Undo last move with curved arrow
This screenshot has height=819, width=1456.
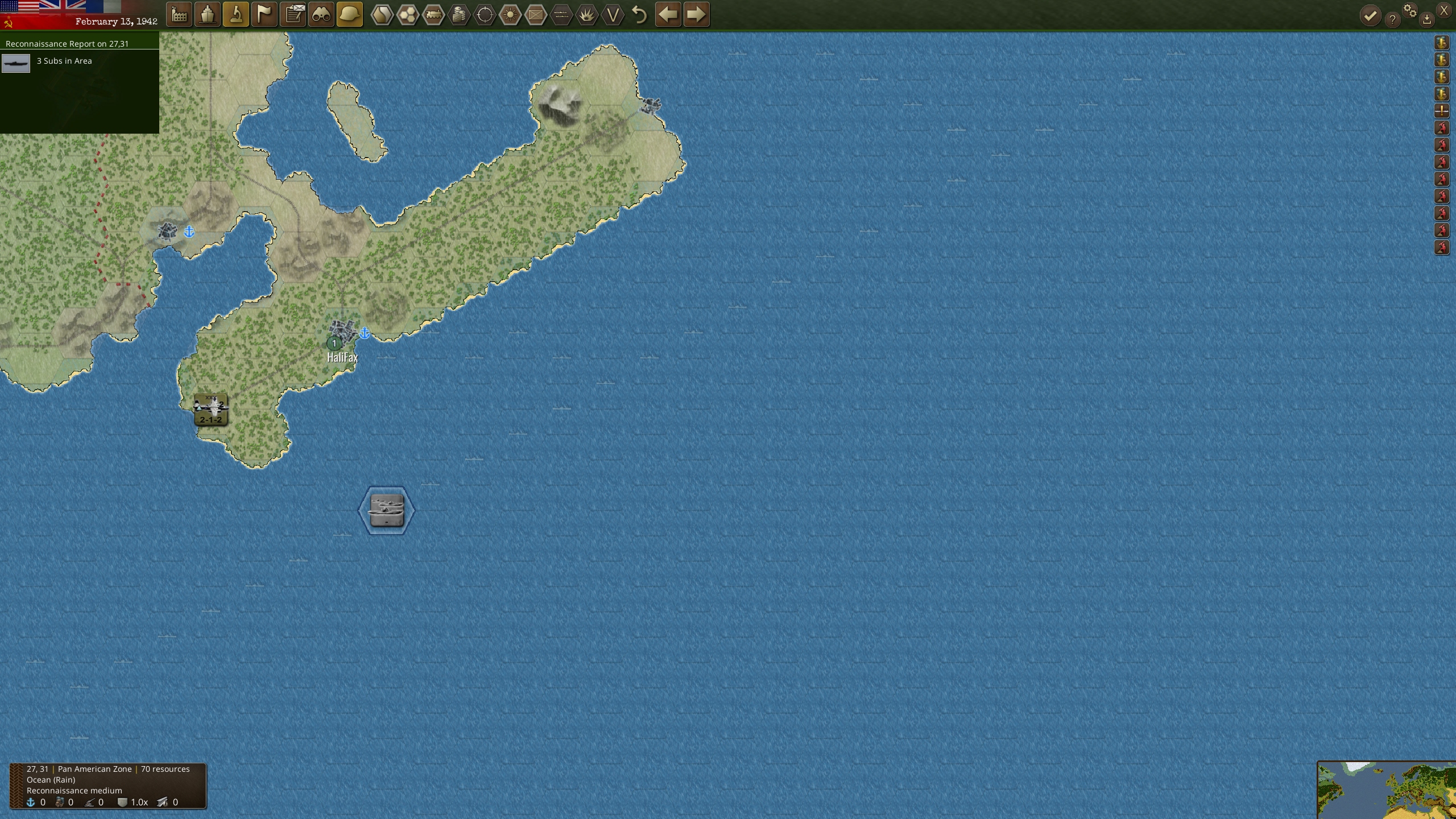pyautogui.click(x=639, y=14)
